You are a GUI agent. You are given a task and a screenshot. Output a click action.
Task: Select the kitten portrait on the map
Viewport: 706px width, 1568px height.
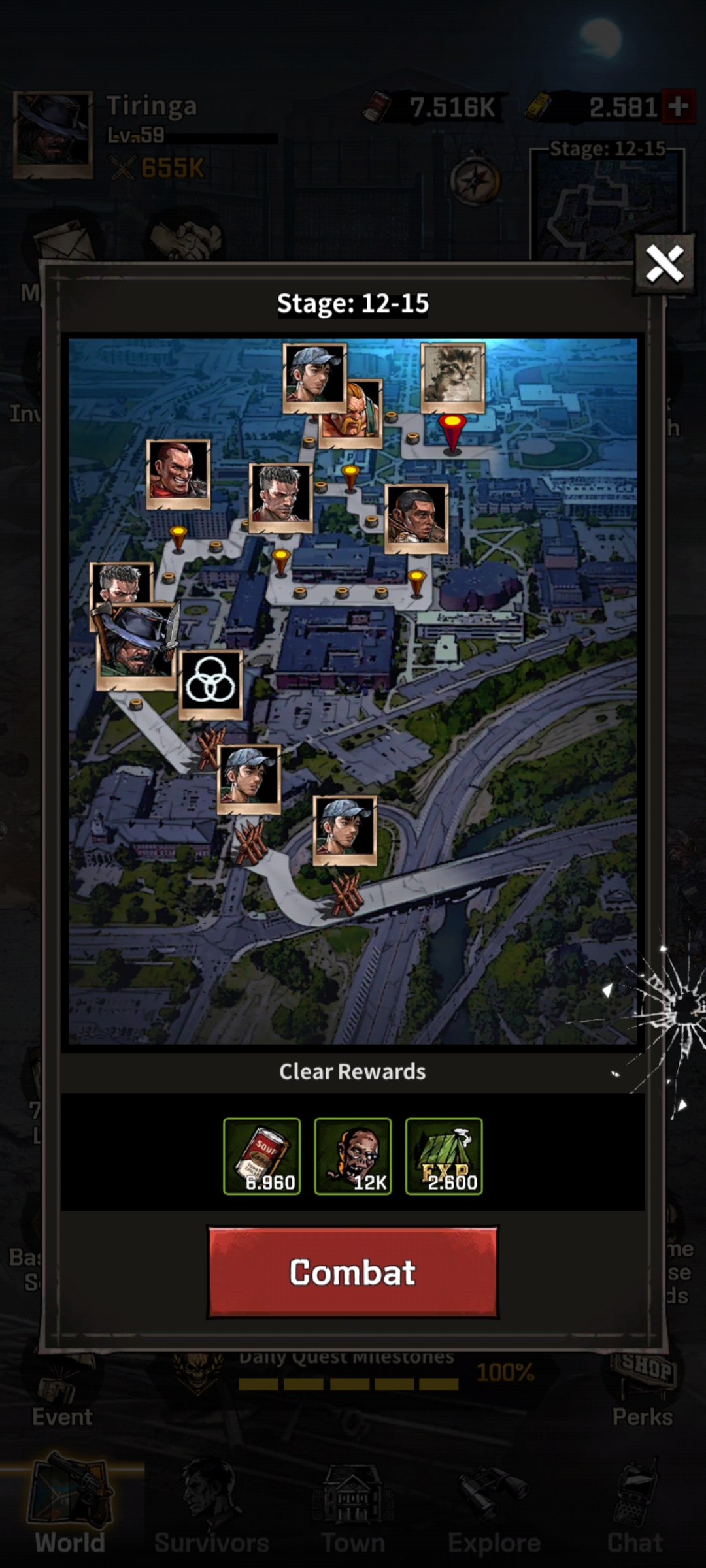point(453,377)
